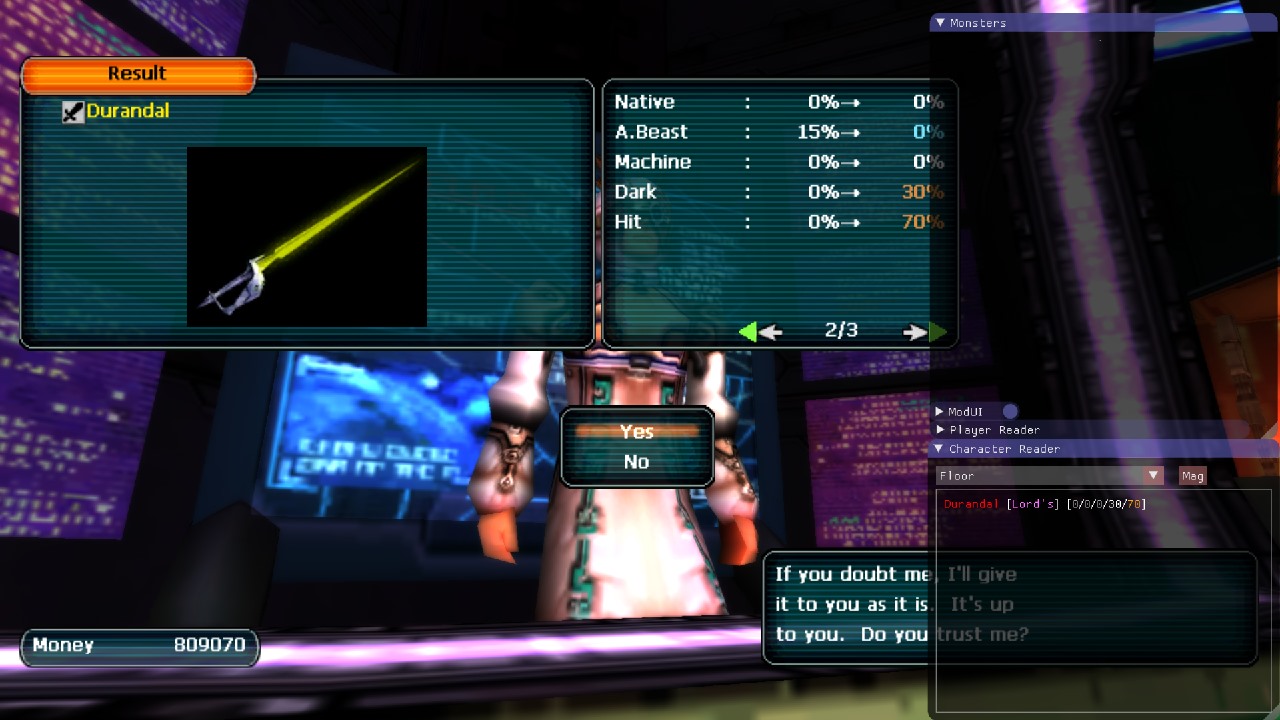The width and height of the screenshot is (1280, 720).
Task: Open the Floor dropdown list
Action: 1153,476
